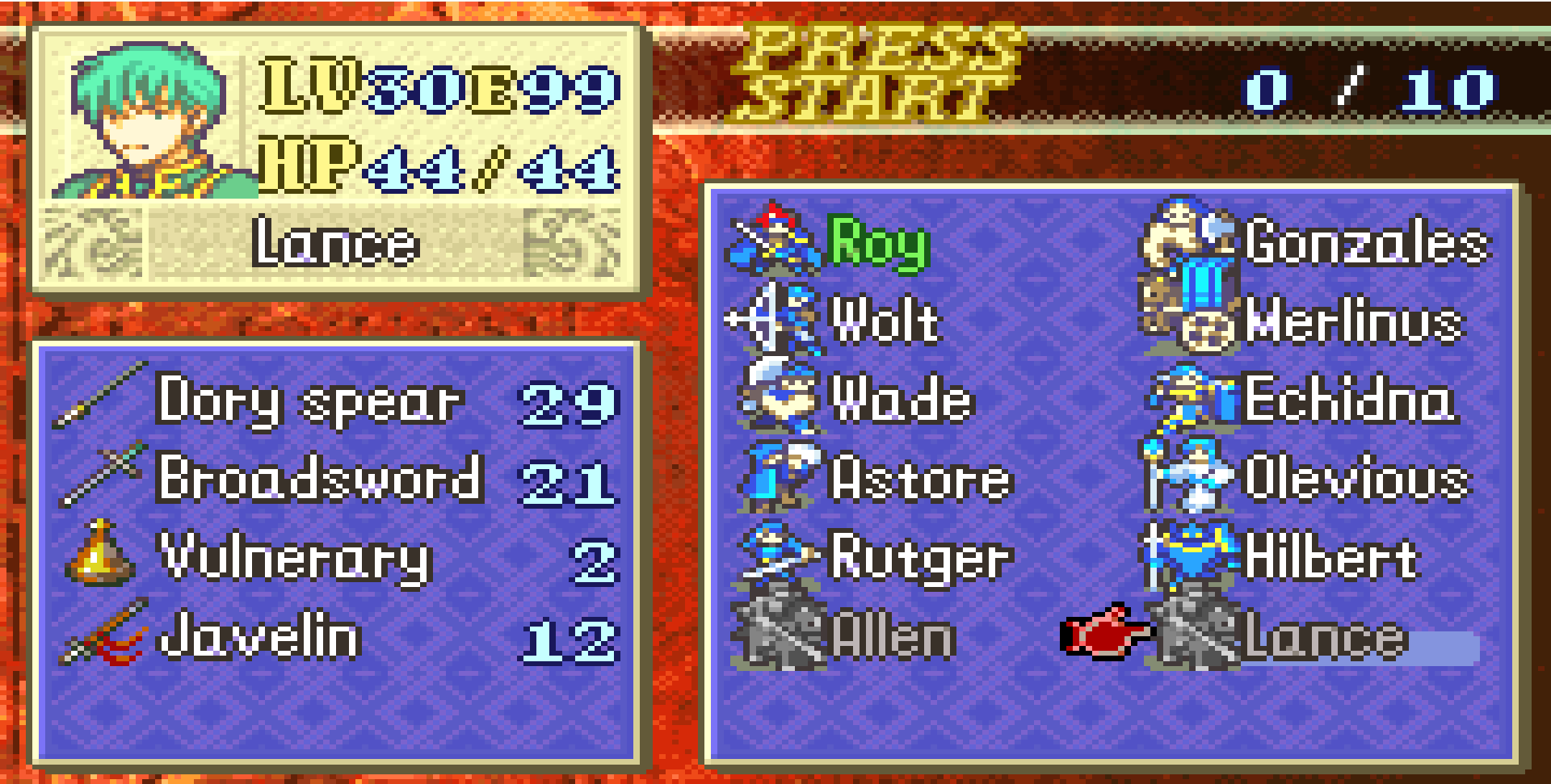
Task: Select the Vulnerary potion slot
Action: [x=295, y=557]
